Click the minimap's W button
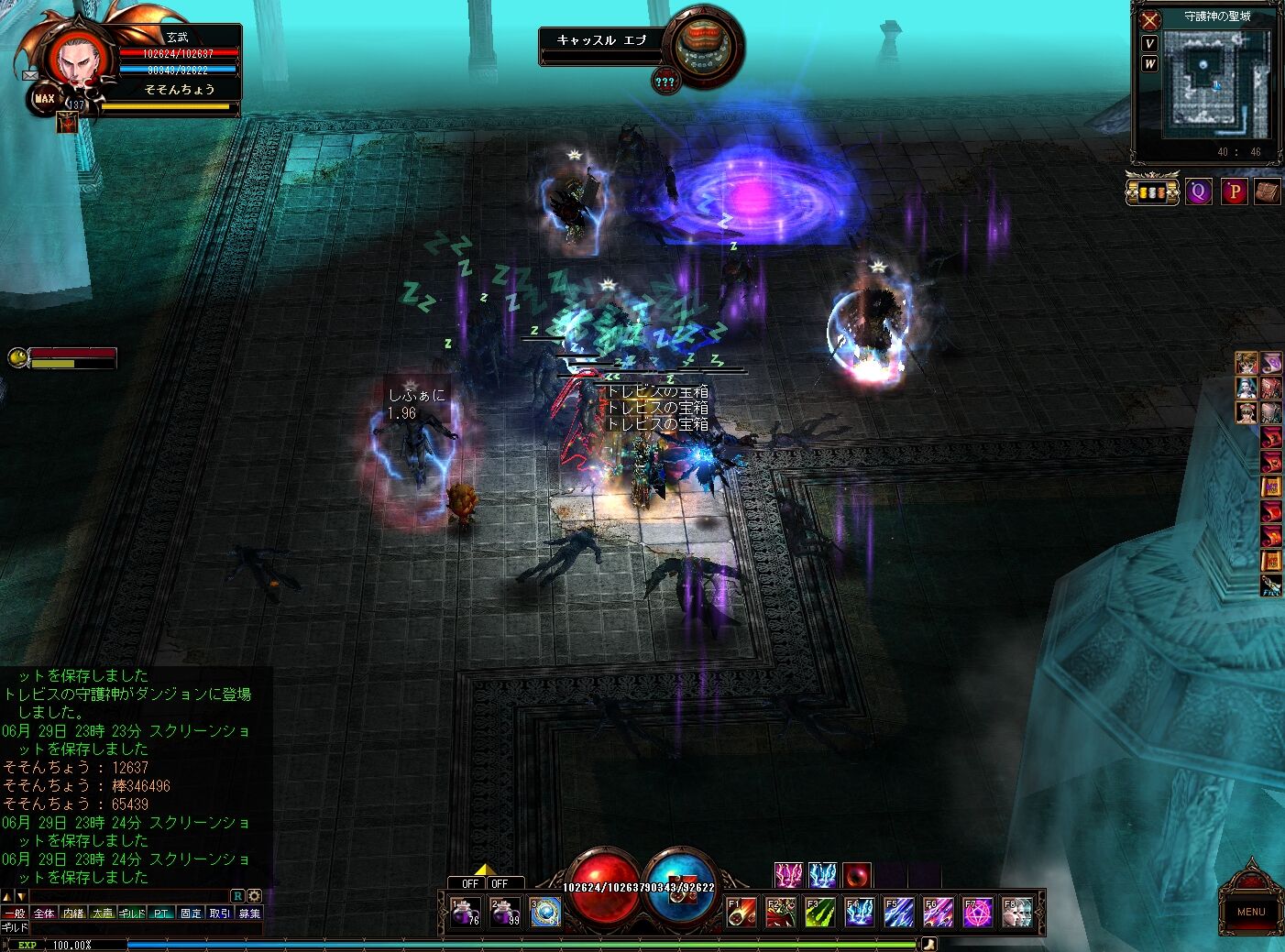1285x952 pixels. pos(1149,63)
